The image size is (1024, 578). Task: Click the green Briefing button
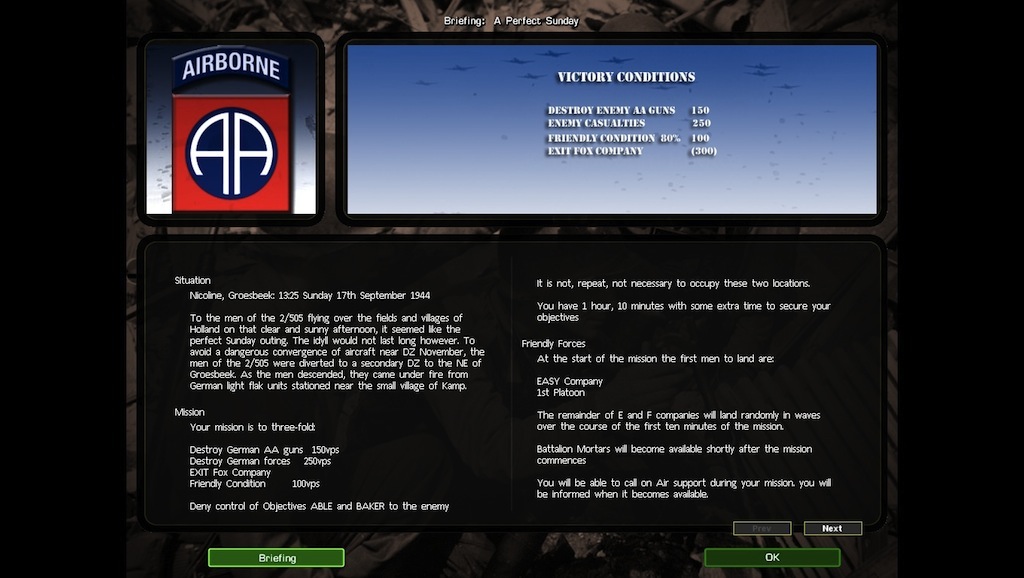coord(276,558)
